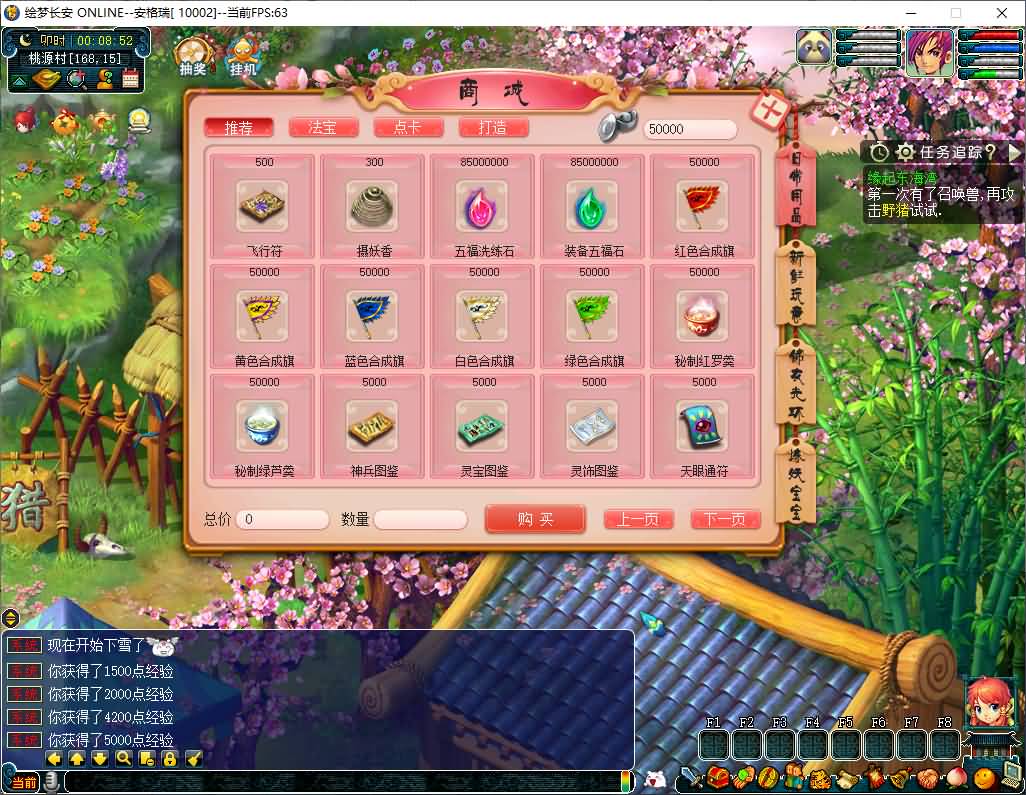
Task: Go to the previous page with 上一页
Action: point(638,520)
